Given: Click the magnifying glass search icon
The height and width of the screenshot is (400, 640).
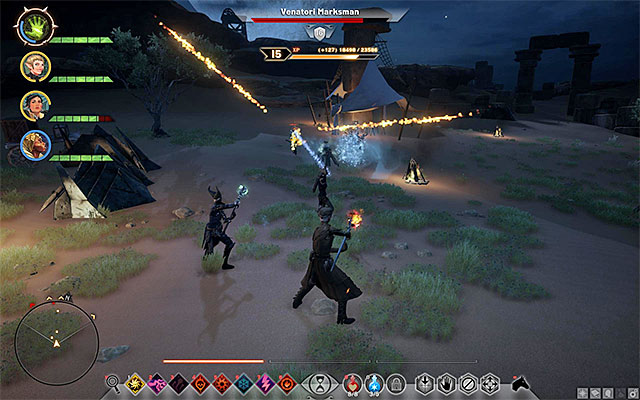Looking at the screenshot, I should click(x=113, y=382).
